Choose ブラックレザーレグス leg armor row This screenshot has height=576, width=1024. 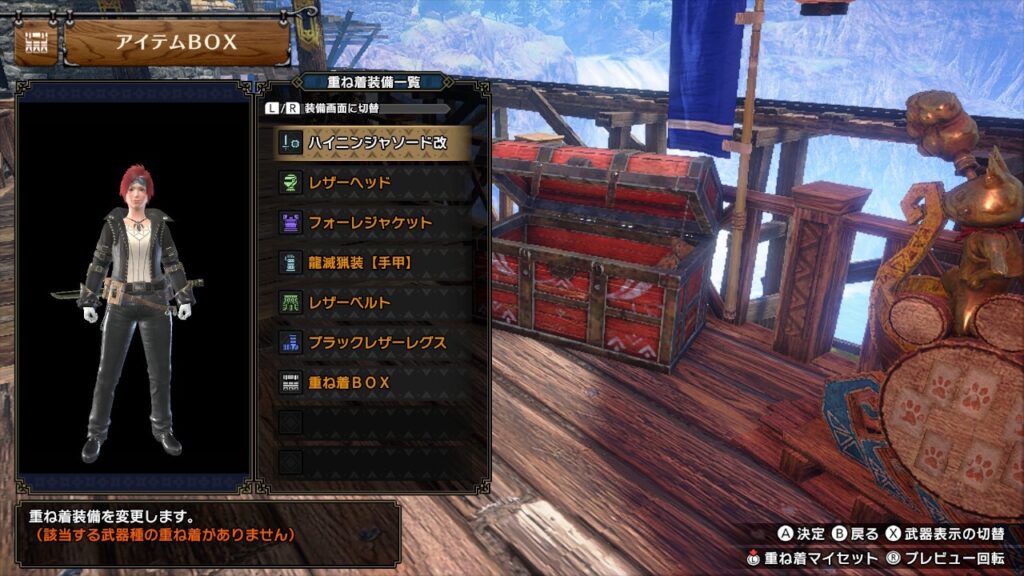click(373, 342)
